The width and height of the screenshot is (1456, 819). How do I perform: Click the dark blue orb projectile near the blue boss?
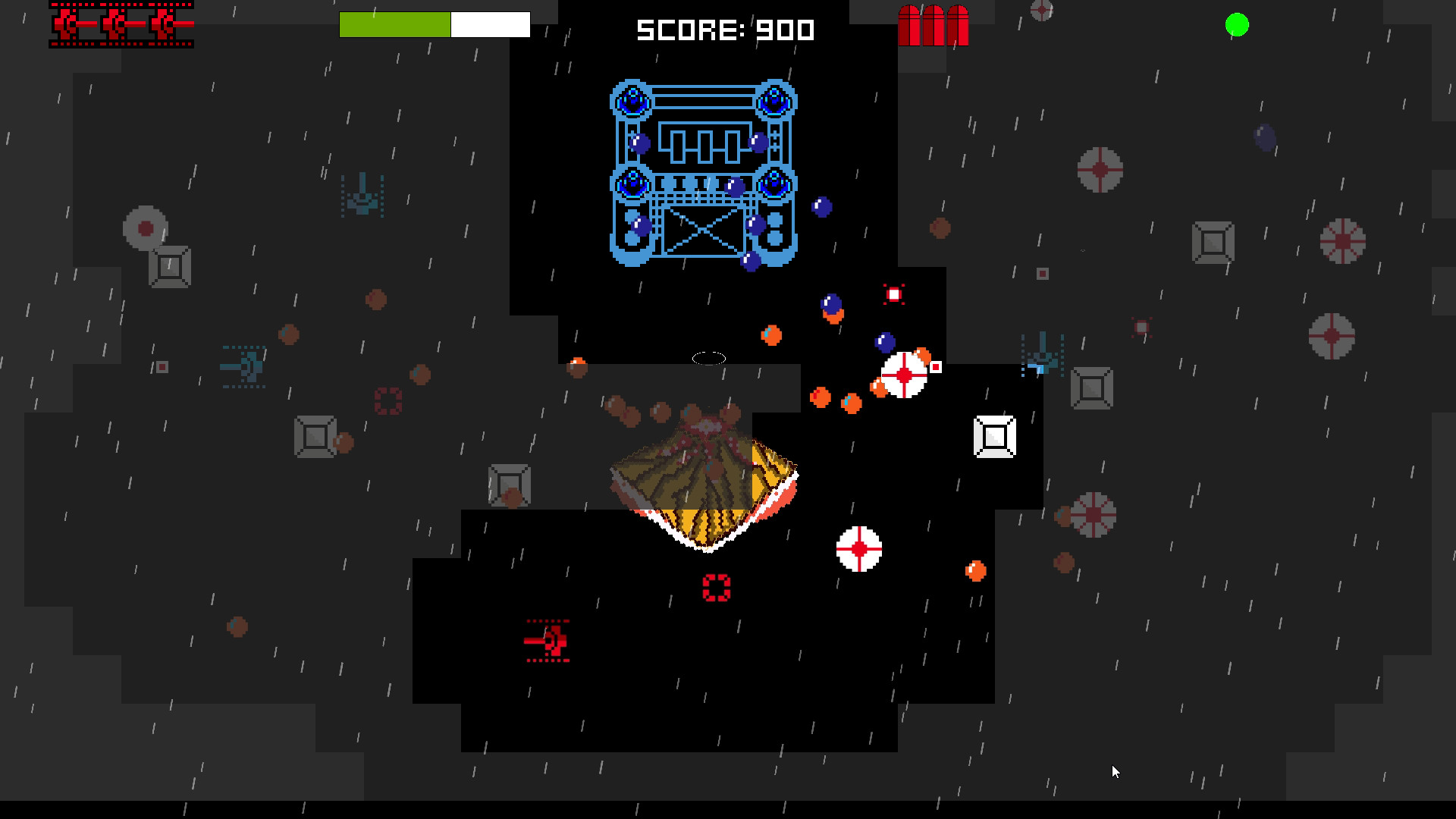point(821,206)
